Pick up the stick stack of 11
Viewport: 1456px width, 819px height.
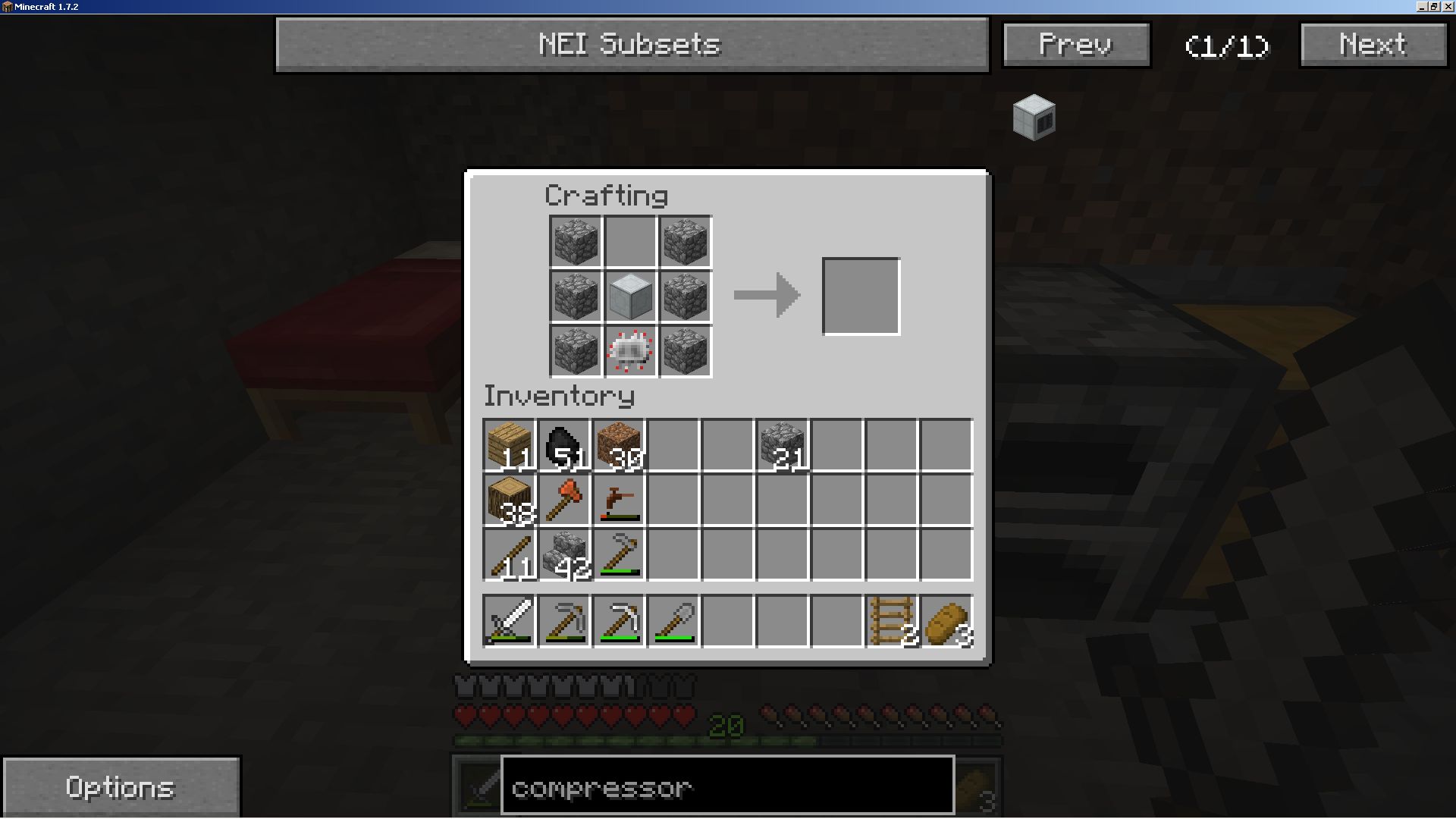point(510,554)
